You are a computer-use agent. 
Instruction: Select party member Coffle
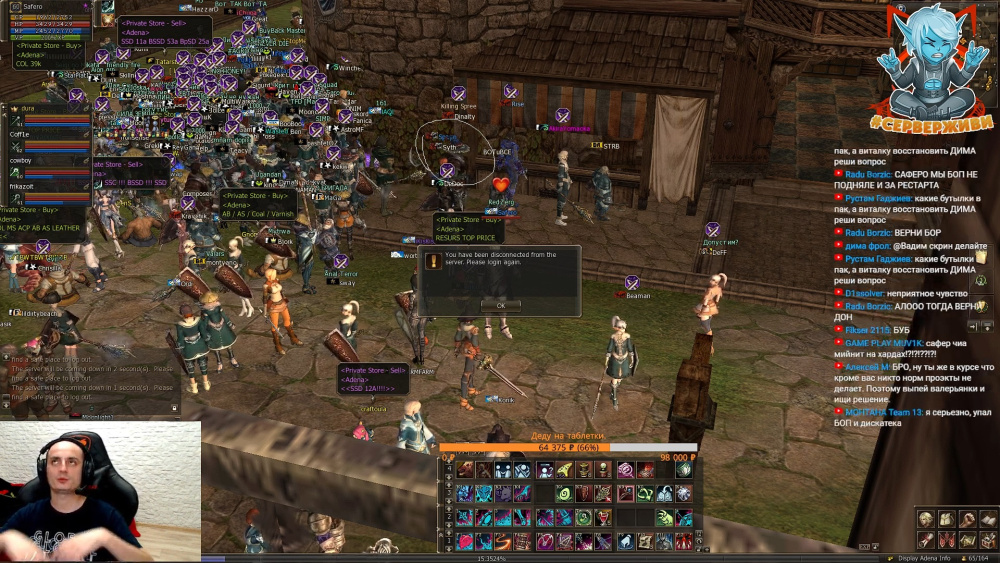coord(48,140)
